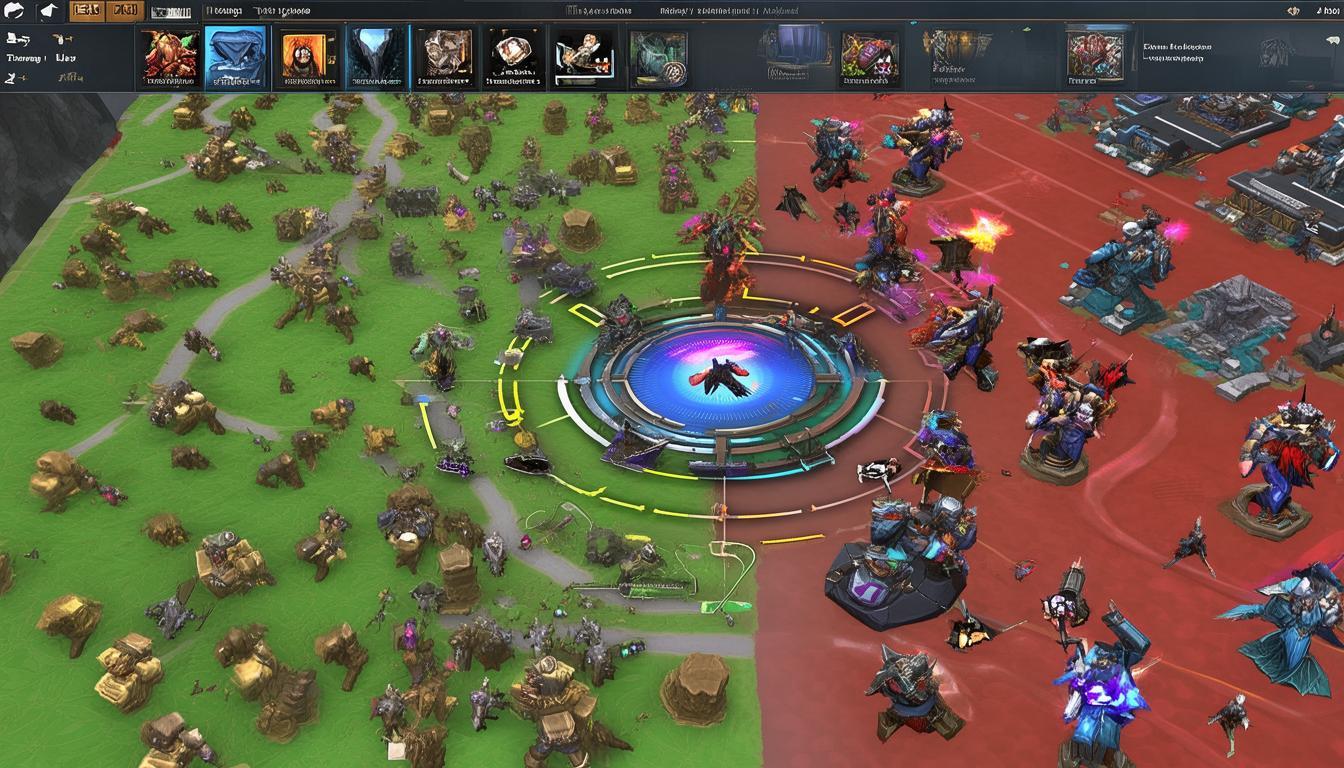1344x768 pixels.
Task: Select the red-orange creature portrait card
Action: [168, 58]
